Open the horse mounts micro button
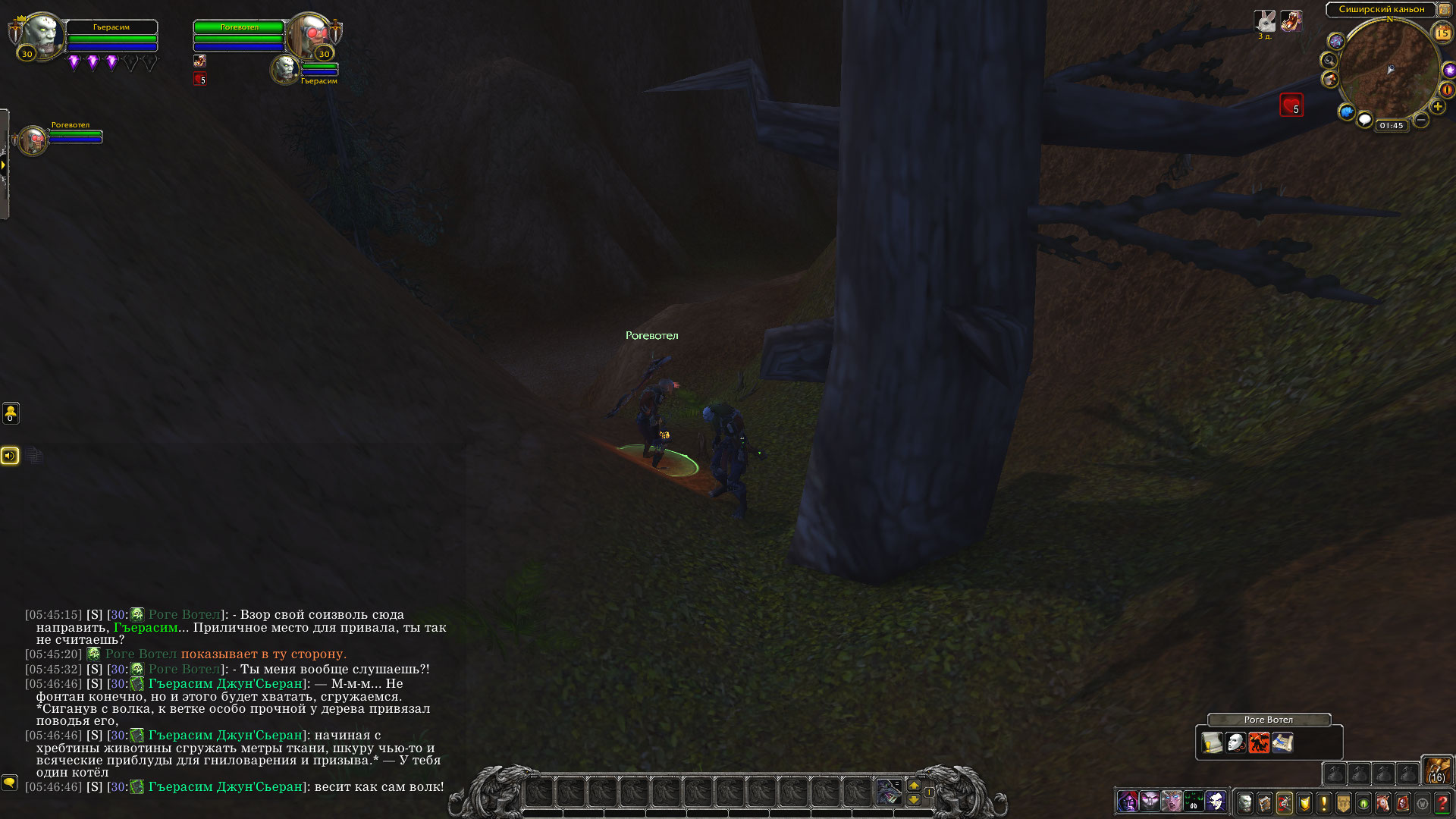Image resolution: width=1456 pixels, height=819 pixels. [x=1383, y=802]
